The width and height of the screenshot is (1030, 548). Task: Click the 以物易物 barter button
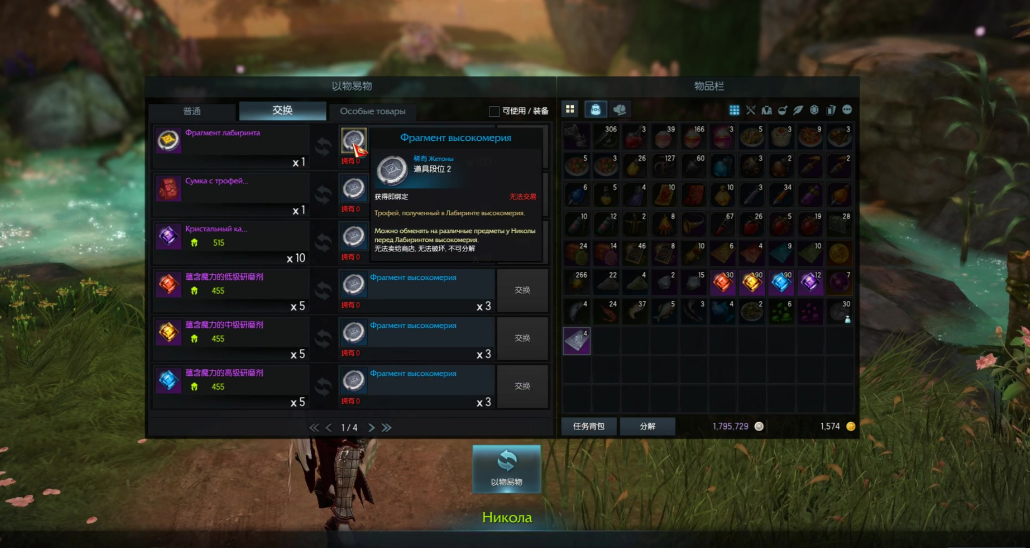point(506,468)
